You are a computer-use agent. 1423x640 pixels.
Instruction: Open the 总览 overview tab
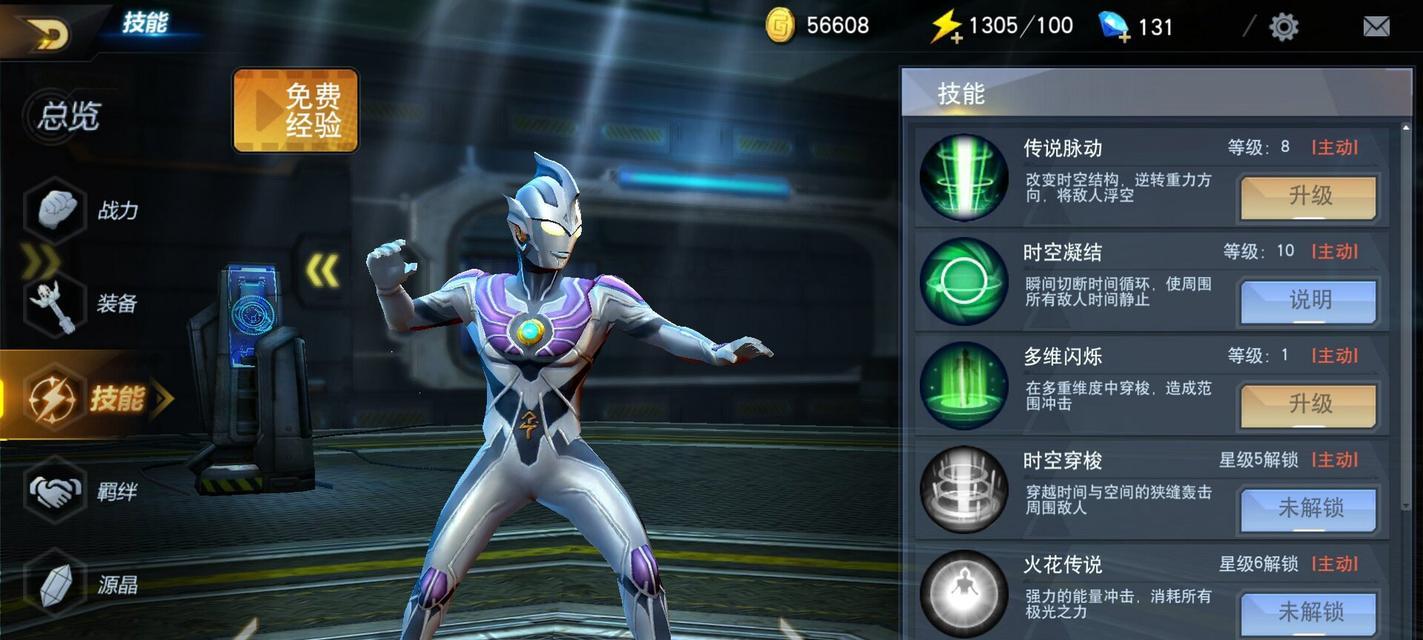[x=68, y=117]
